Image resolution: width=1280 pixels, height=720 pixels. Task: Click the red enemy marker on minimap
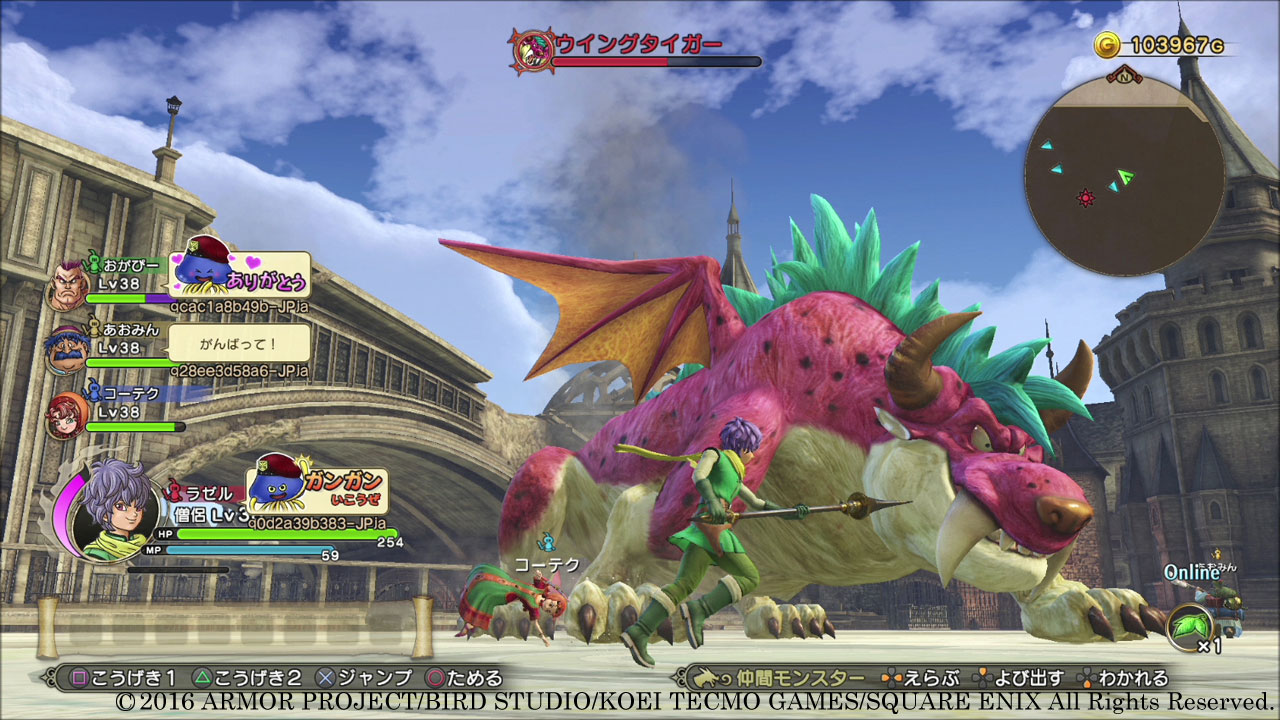click(1085, 198)
